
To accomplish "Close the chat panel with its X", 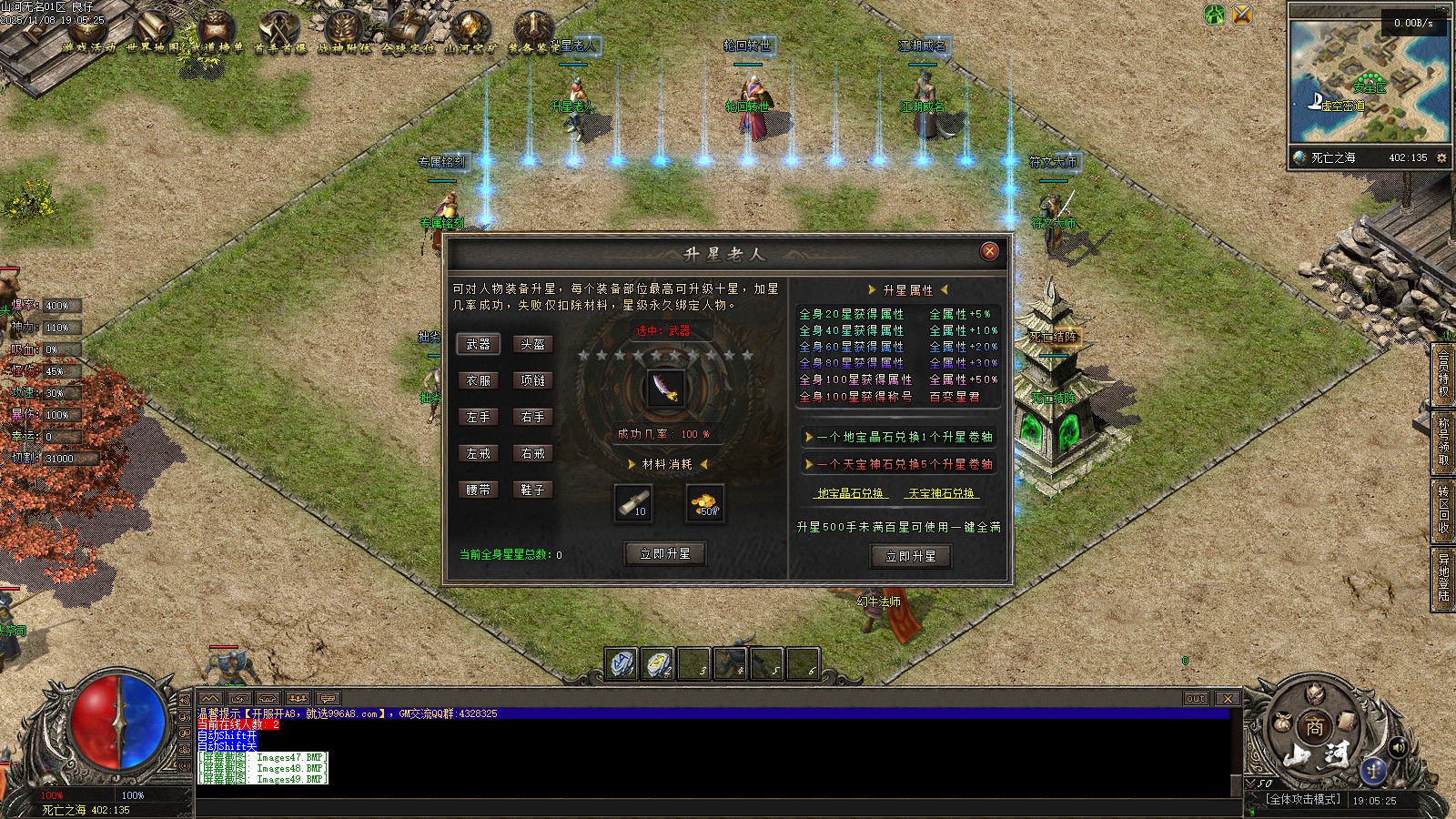I will coord(1228,699).
